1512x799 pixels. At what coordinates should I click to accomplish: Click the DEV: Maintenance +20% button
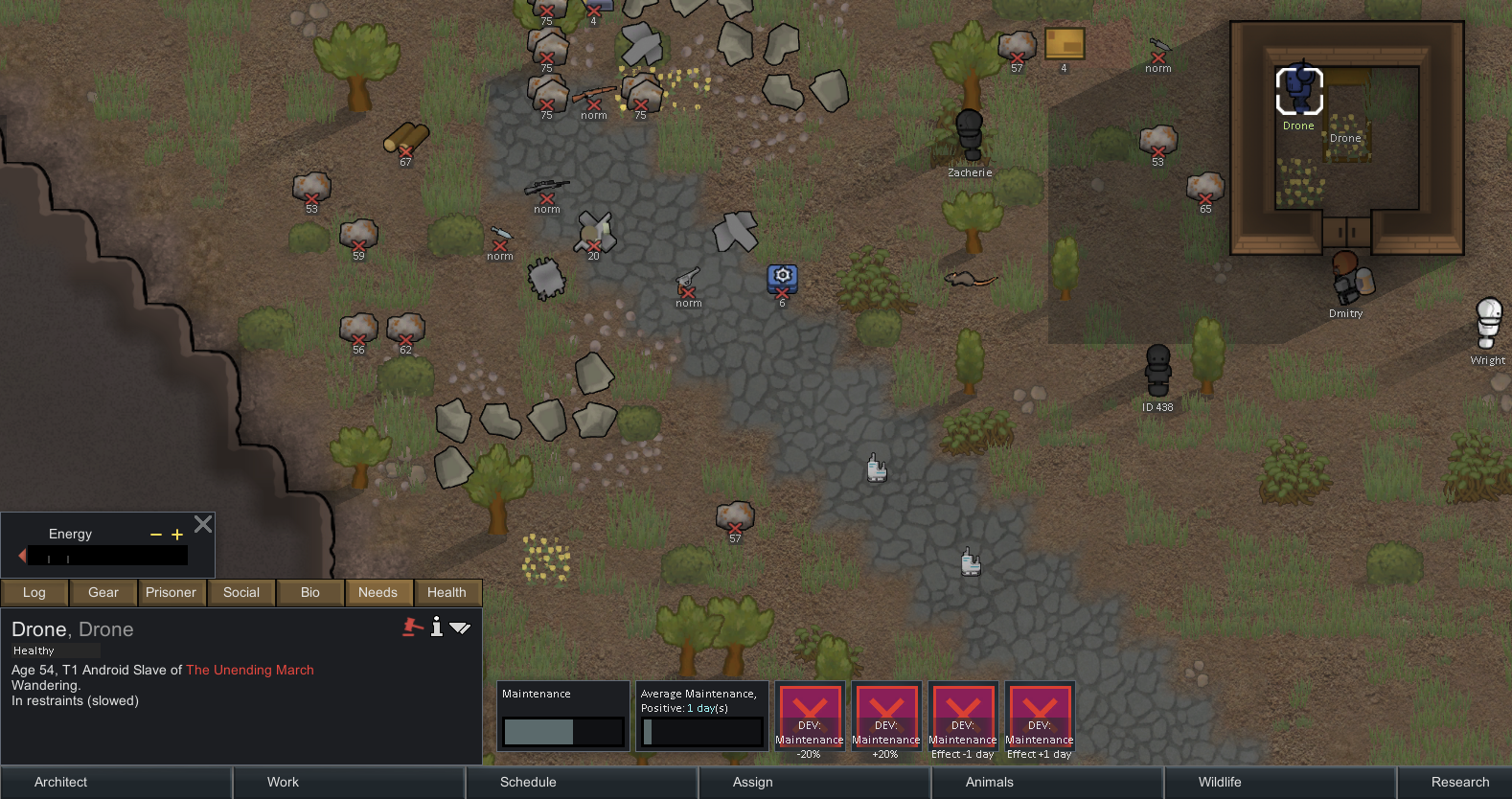[886, 719]
